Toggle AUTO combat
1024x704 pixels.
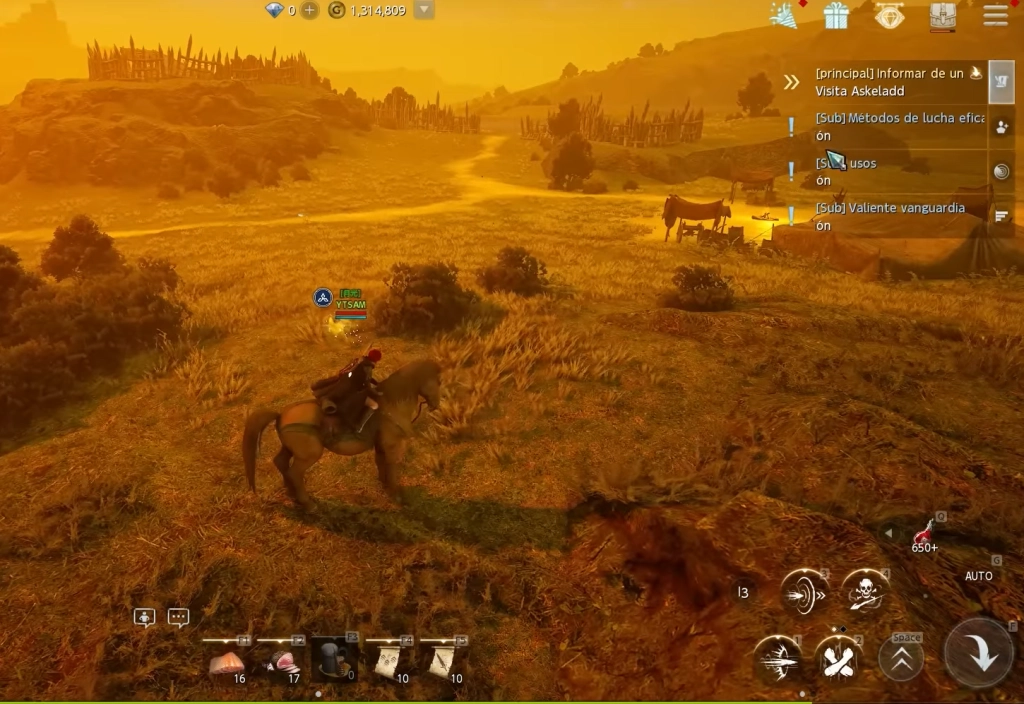click(978, 576)
